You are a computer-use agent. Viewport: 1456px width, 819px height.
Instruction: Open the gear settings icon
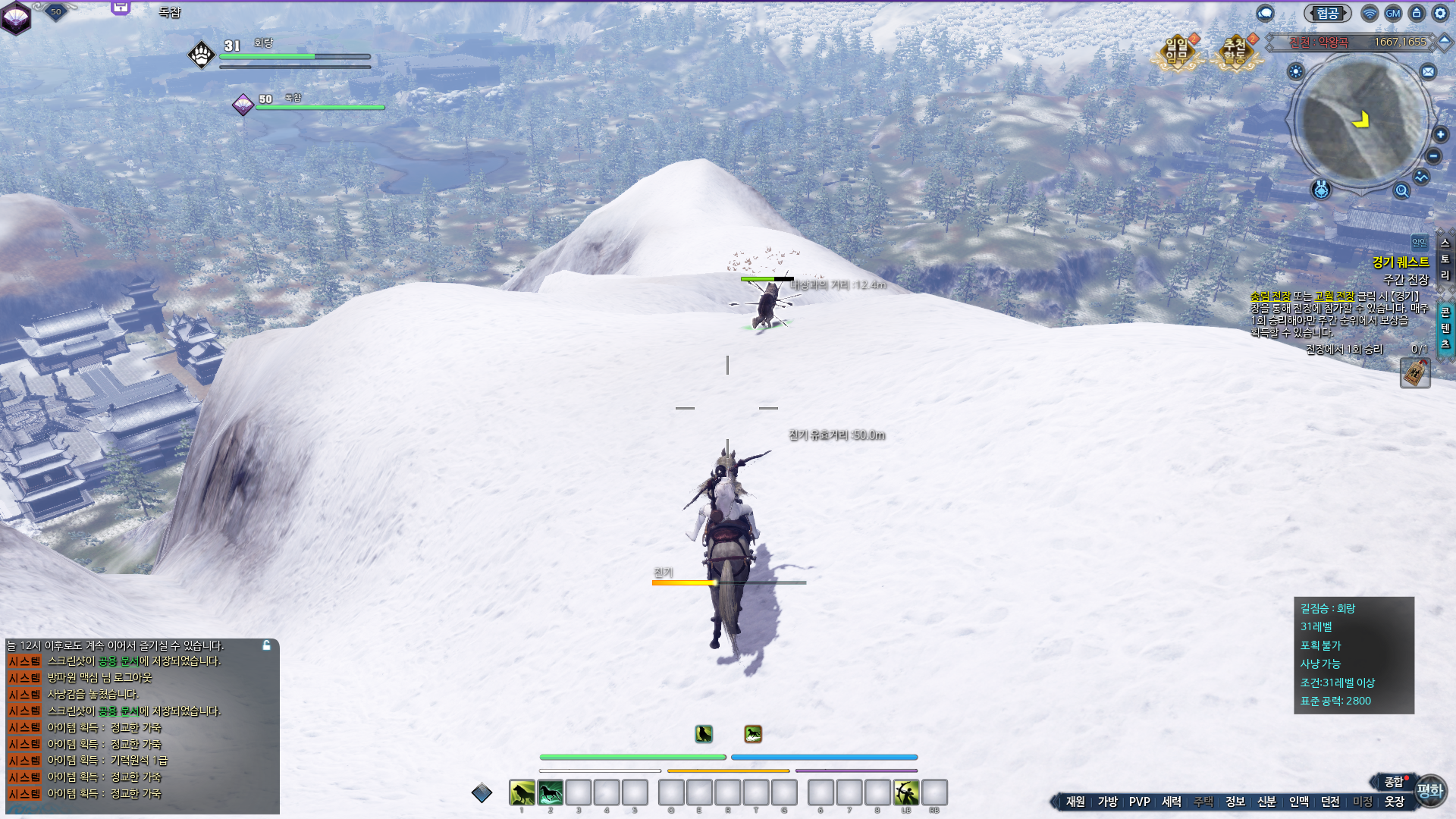point(1440,13)
